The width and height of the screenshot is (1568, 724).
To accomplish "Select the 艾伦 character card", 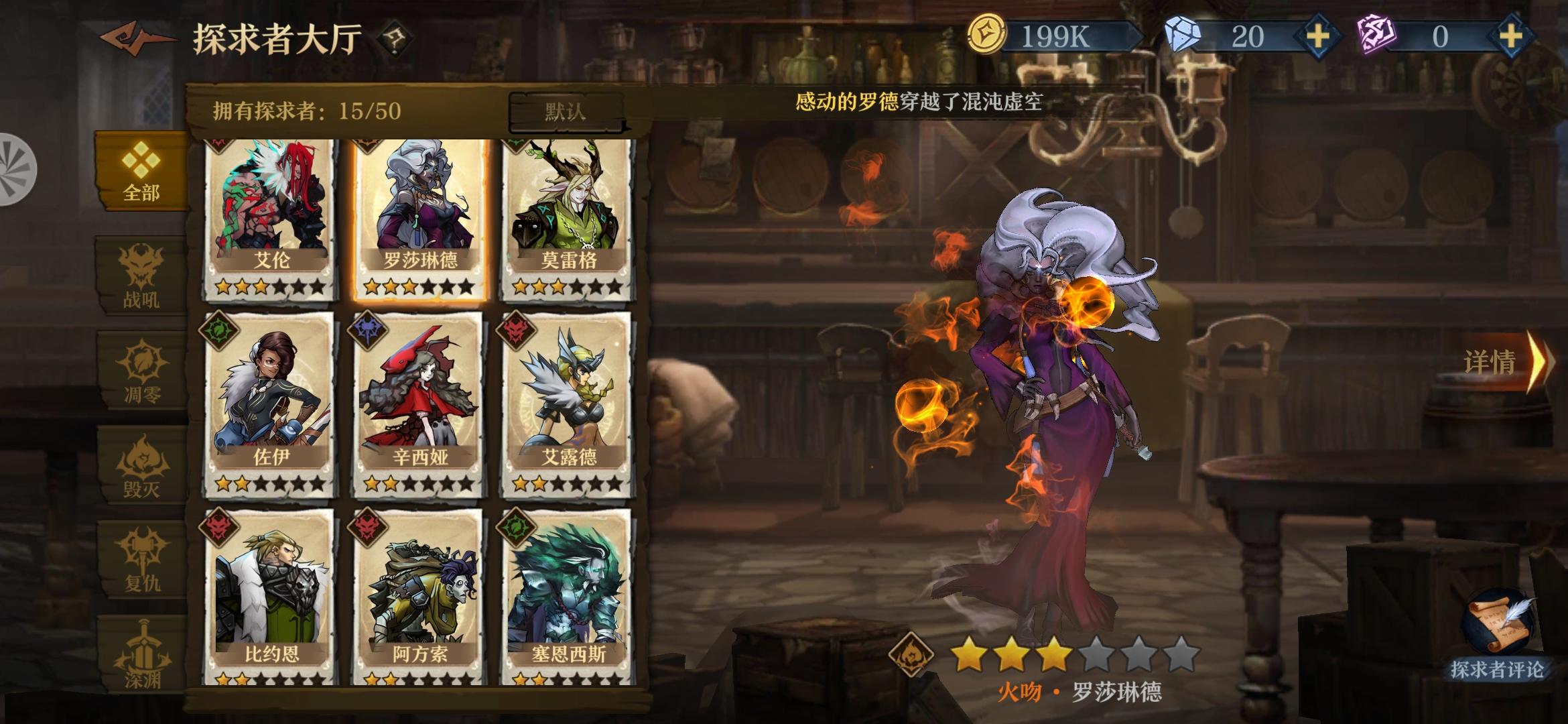I will click(271, 215).
